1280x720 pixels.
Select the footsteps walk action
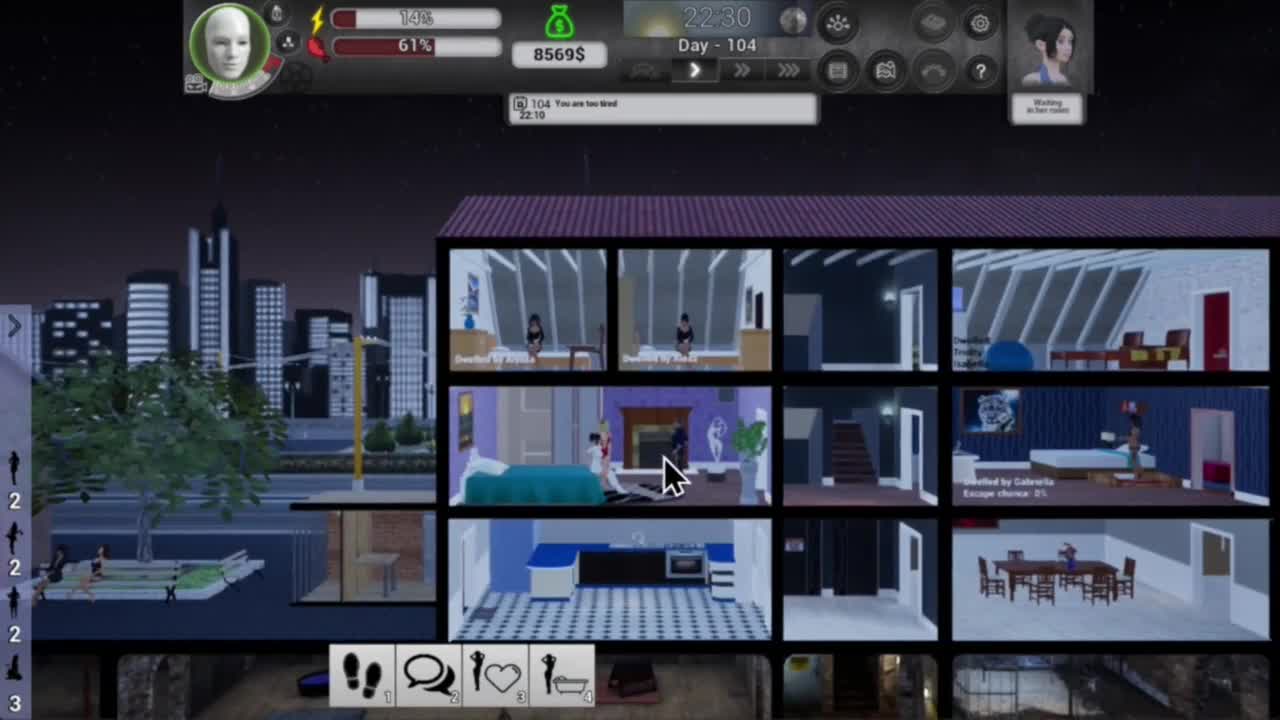click(x=363, y=675)
